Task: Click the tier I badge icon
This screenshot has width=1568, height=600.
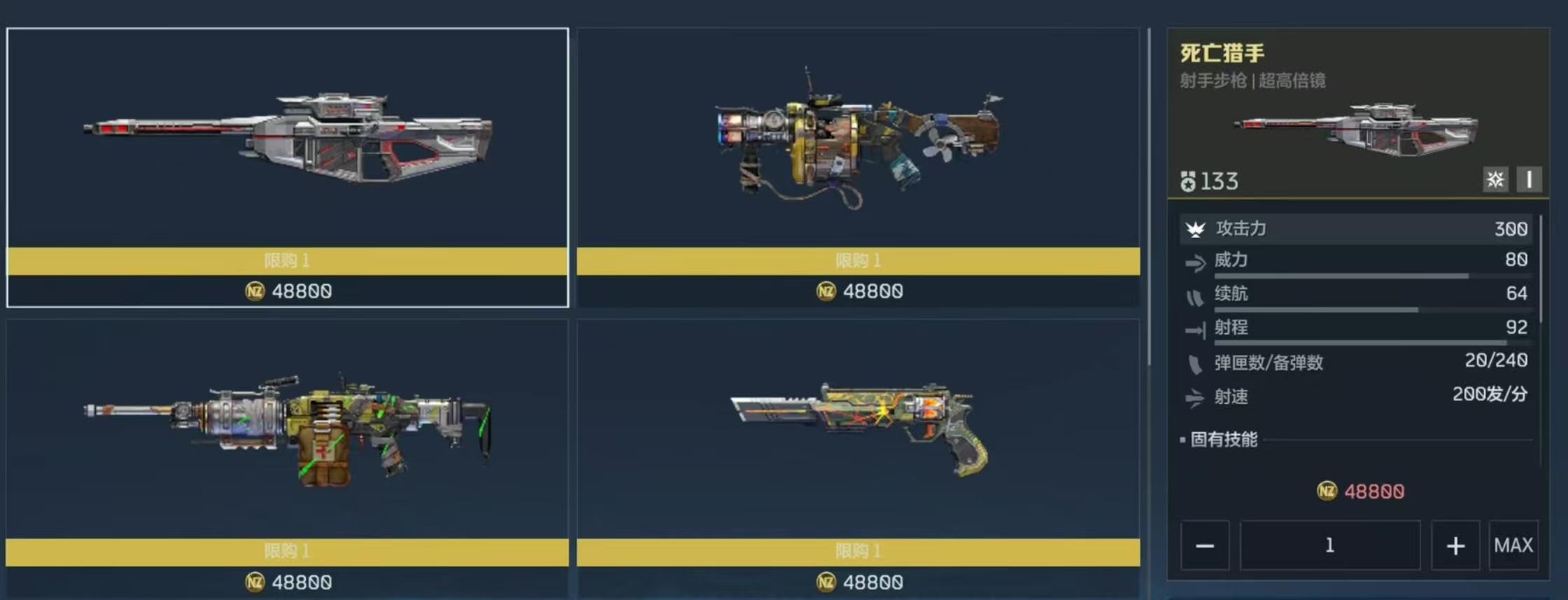Action: (1529, 180)
